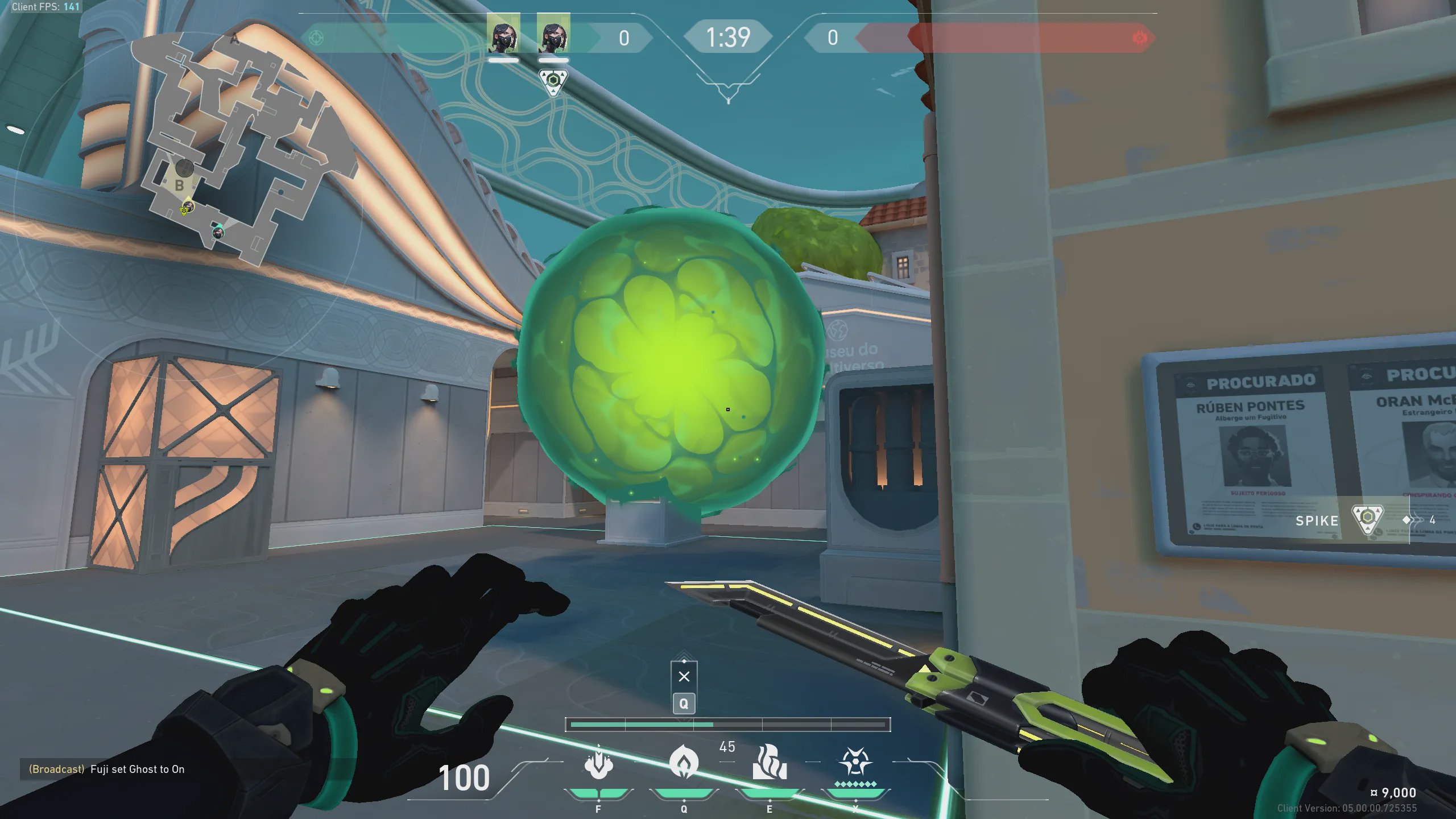Use the Poison Cloud ability icon
Screen dimensions: 1456x819
(684, 762)
